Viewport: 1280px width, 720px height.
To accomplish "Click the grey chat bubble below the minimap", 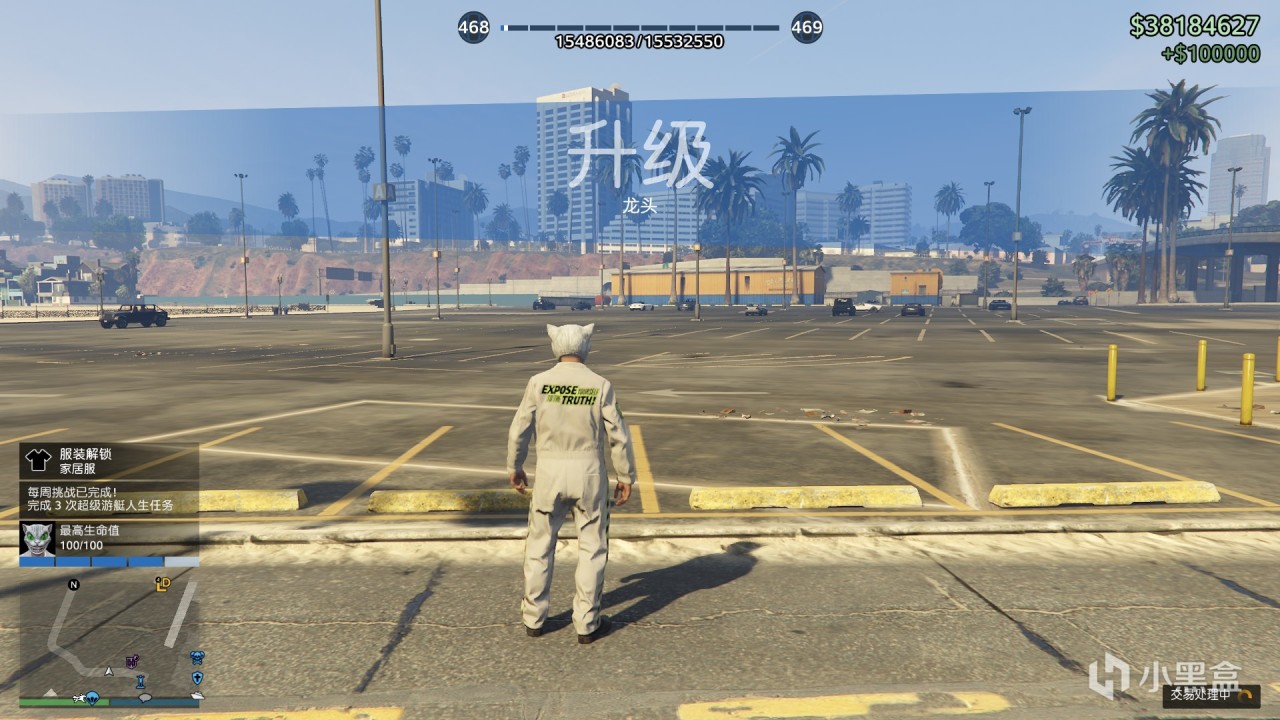I will coord(144,699).
